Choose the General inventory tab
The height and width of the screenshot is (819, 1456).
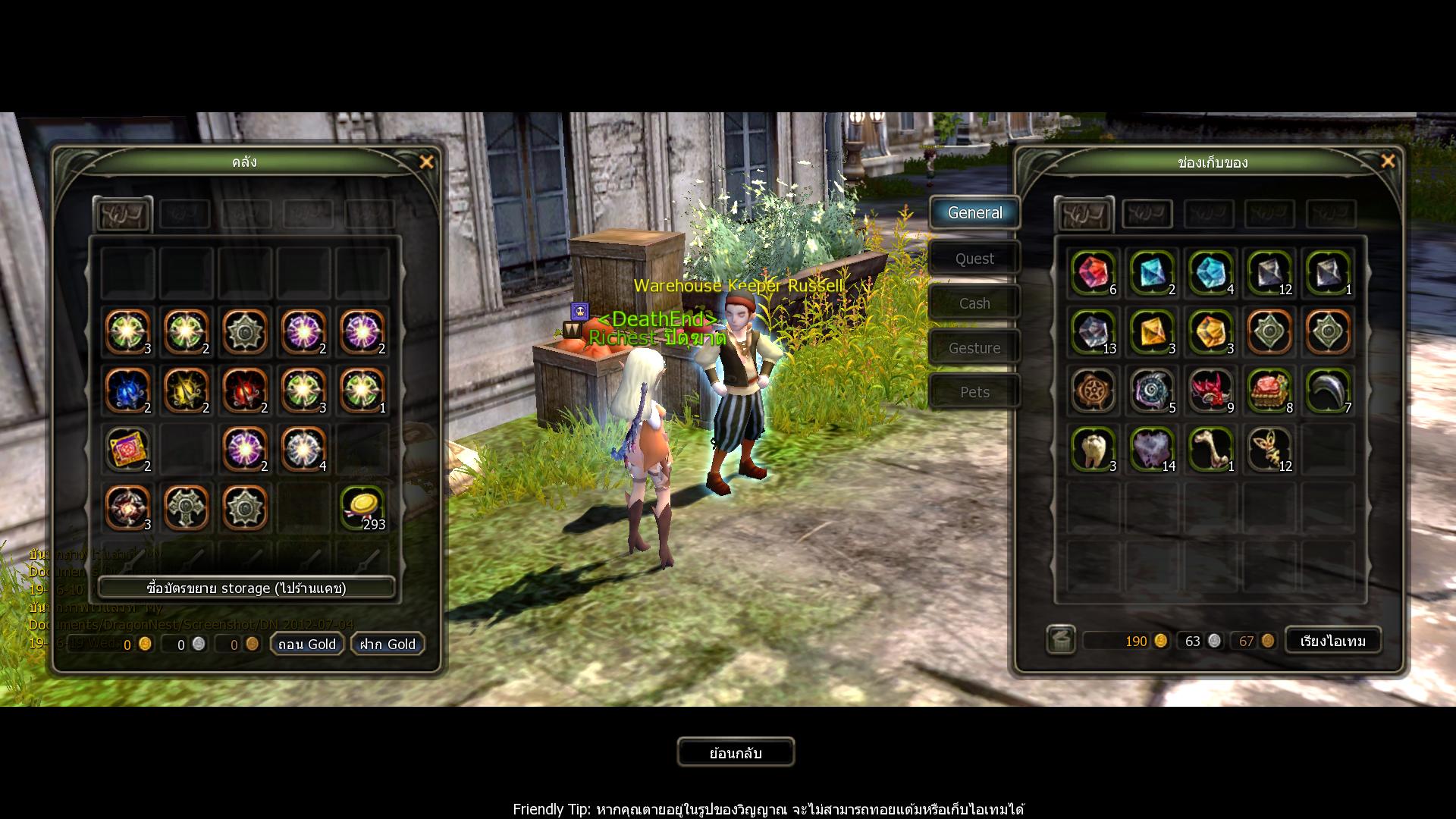[x=974, y=213]
